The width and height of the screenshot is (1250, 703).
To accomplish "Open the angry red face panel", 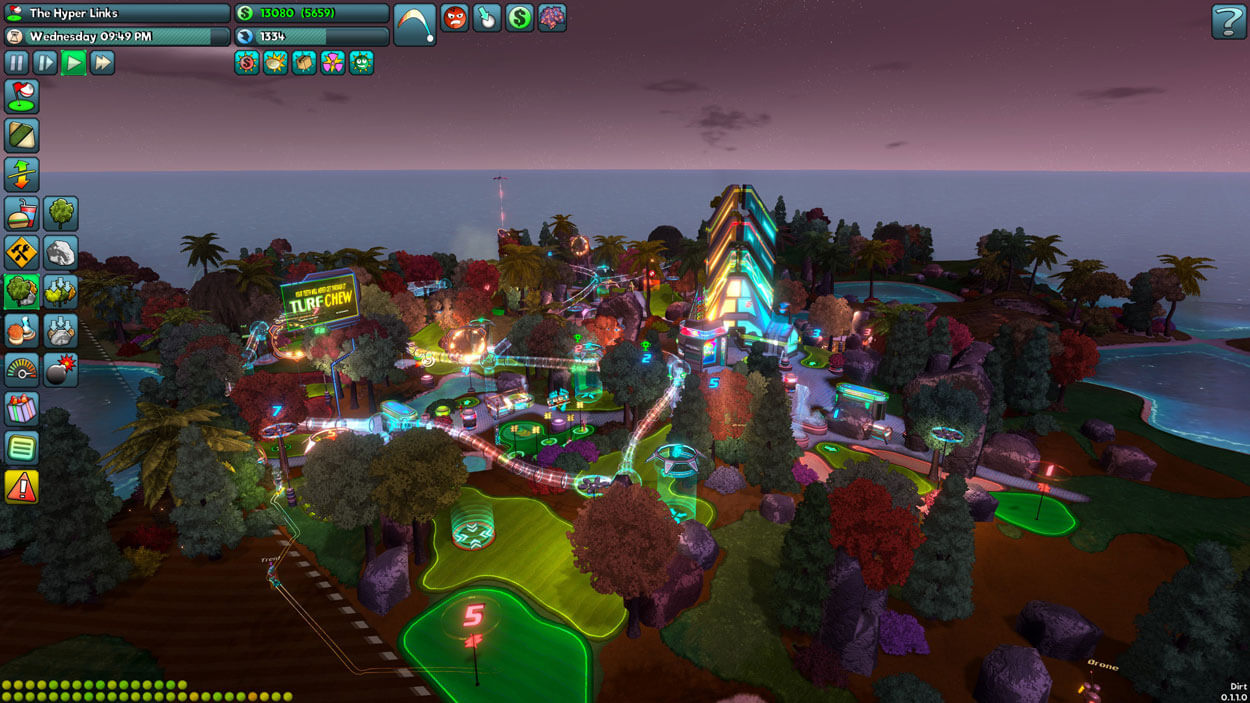I will coord(455,17).
